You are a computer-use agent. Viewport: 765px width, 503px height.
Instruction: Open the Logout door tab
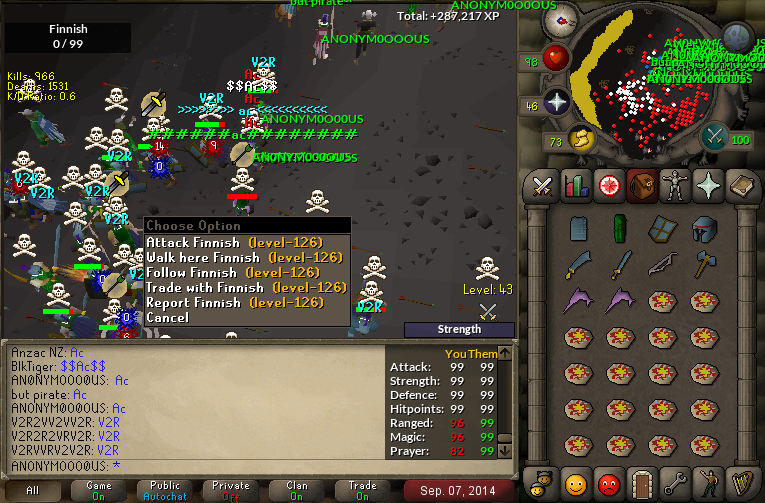click(640, 482)
